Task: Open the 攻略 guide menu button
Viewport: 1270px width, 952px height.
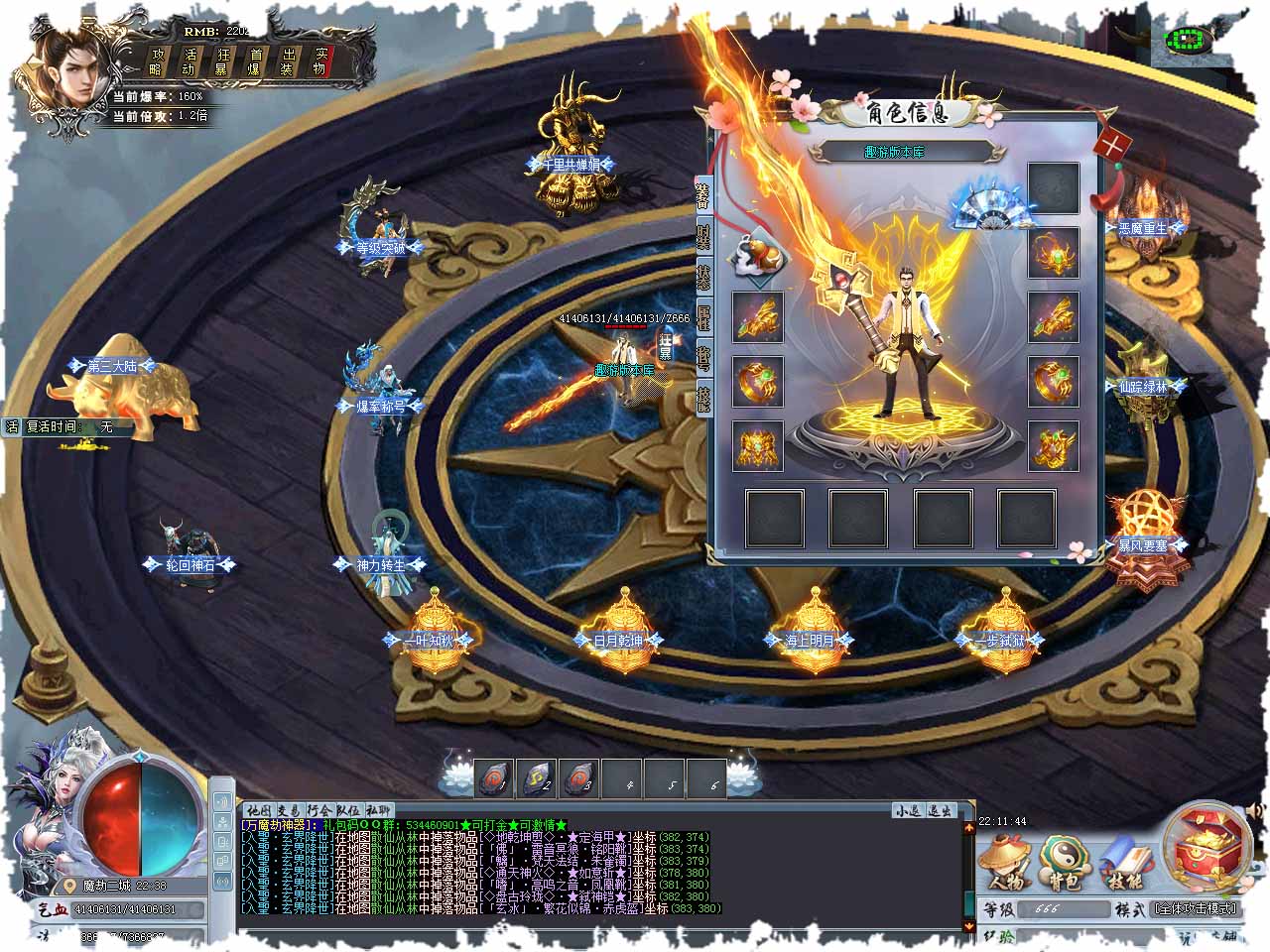Action: coord(157,61)
